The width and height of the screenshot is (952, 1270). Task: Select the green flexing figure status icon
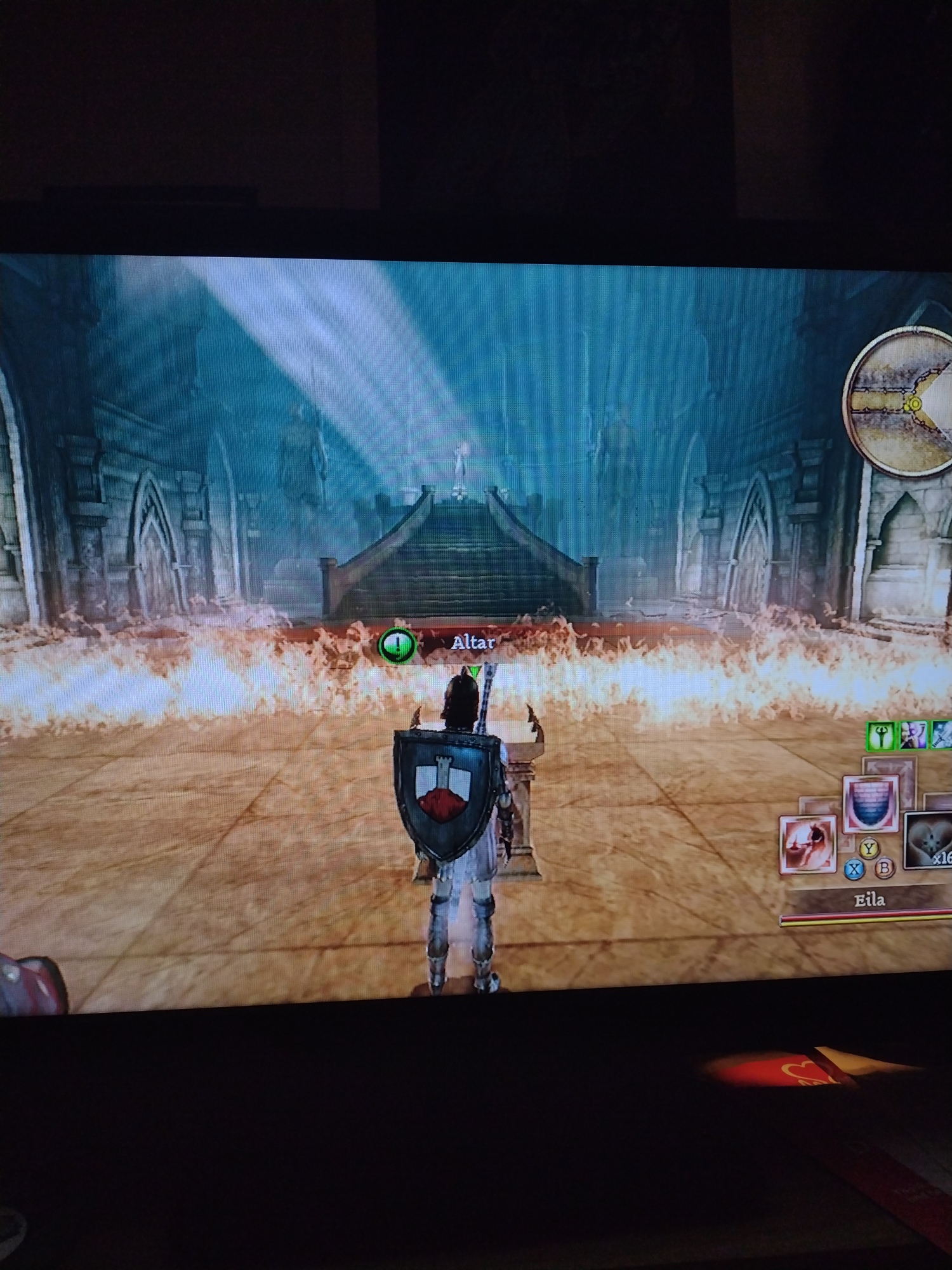point(880,735)
